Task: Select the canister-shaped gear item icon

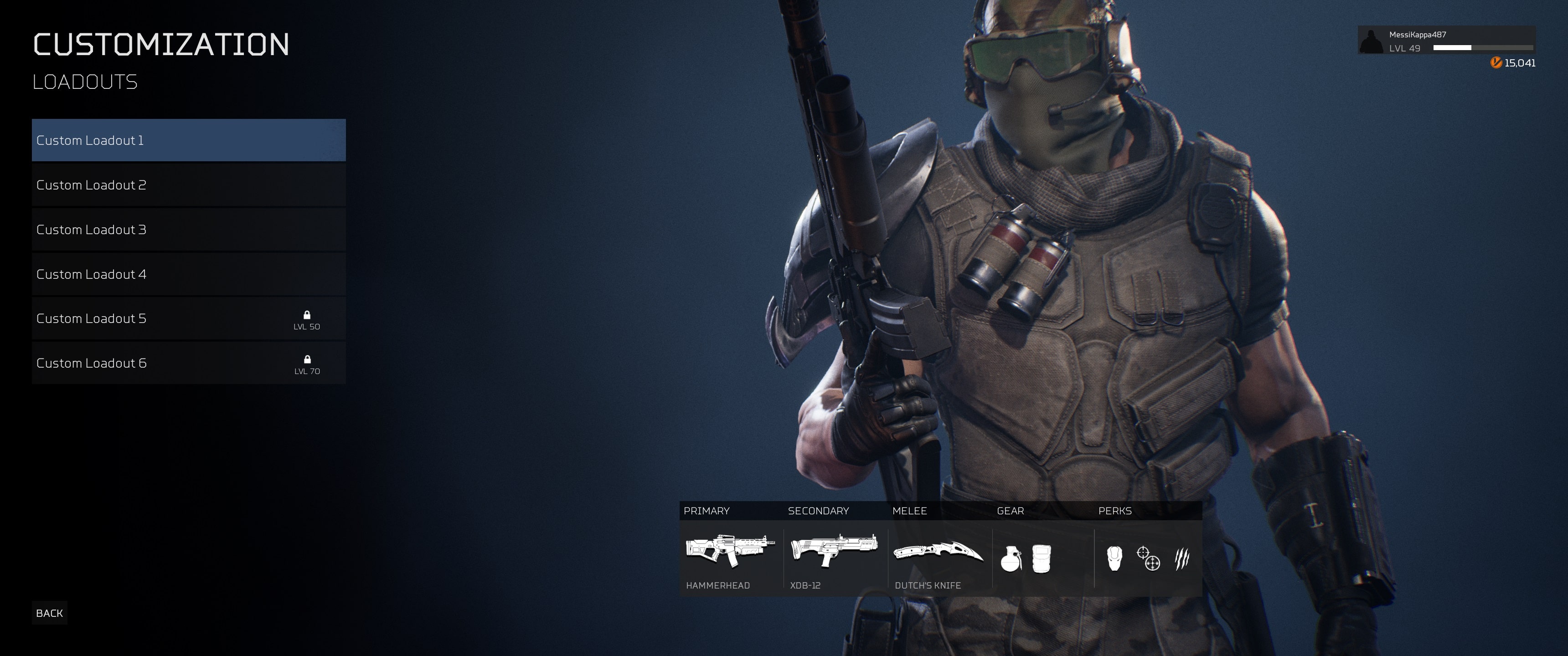Action: 1041,559
